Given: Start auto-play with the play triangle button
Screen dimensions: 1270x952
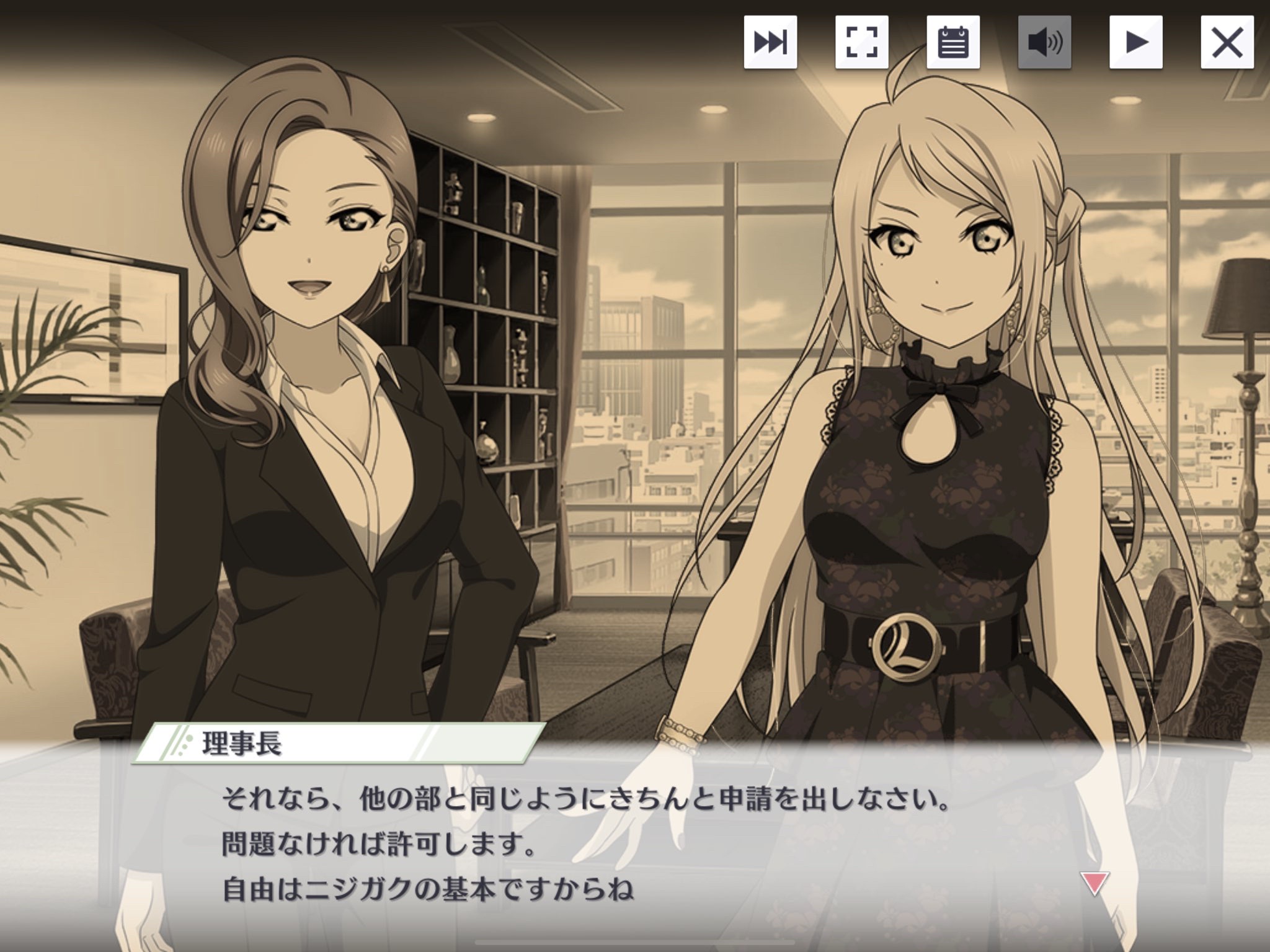Looking at the screenshot, I should click(x=1136, y=42).
